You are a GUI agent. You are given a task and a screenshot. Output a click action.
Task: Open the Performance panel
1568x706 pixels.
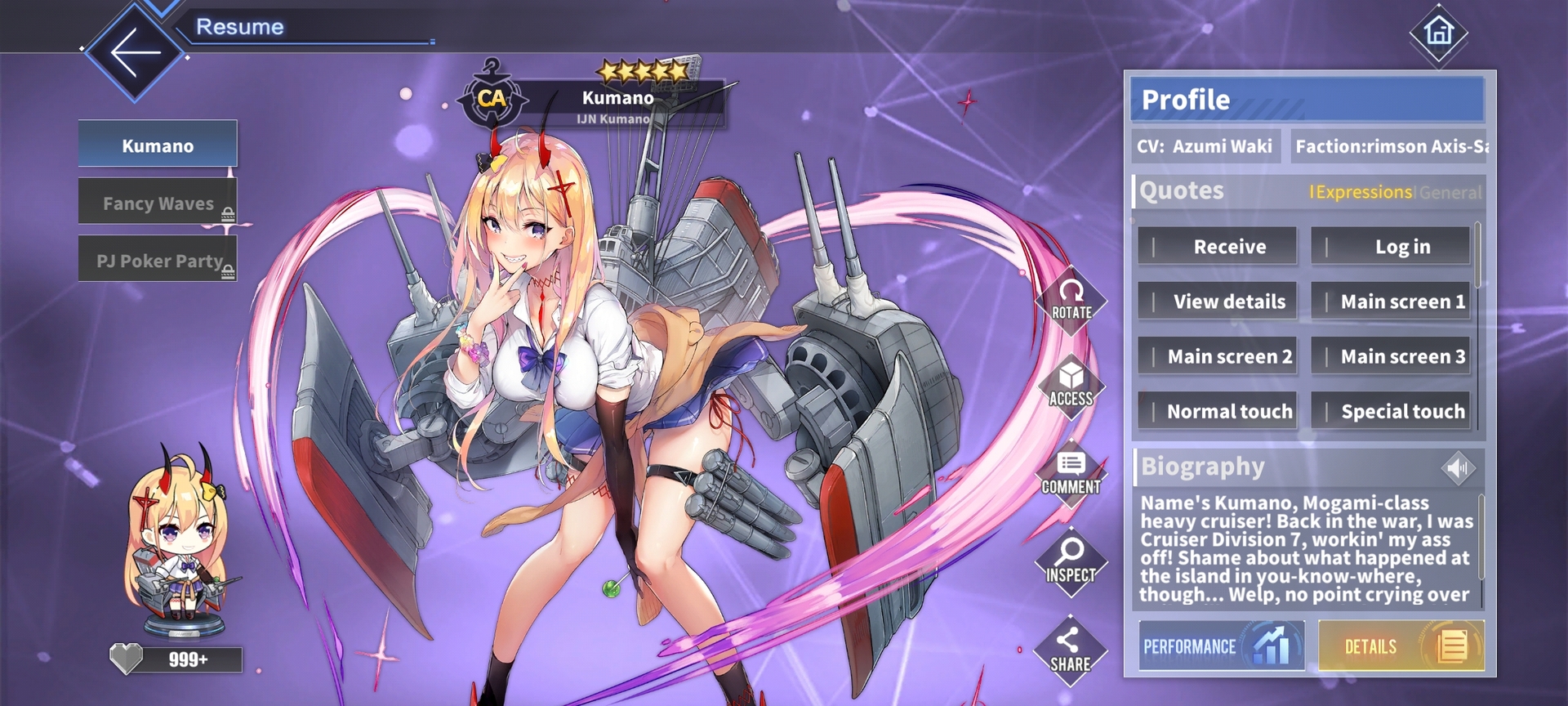1221,646
